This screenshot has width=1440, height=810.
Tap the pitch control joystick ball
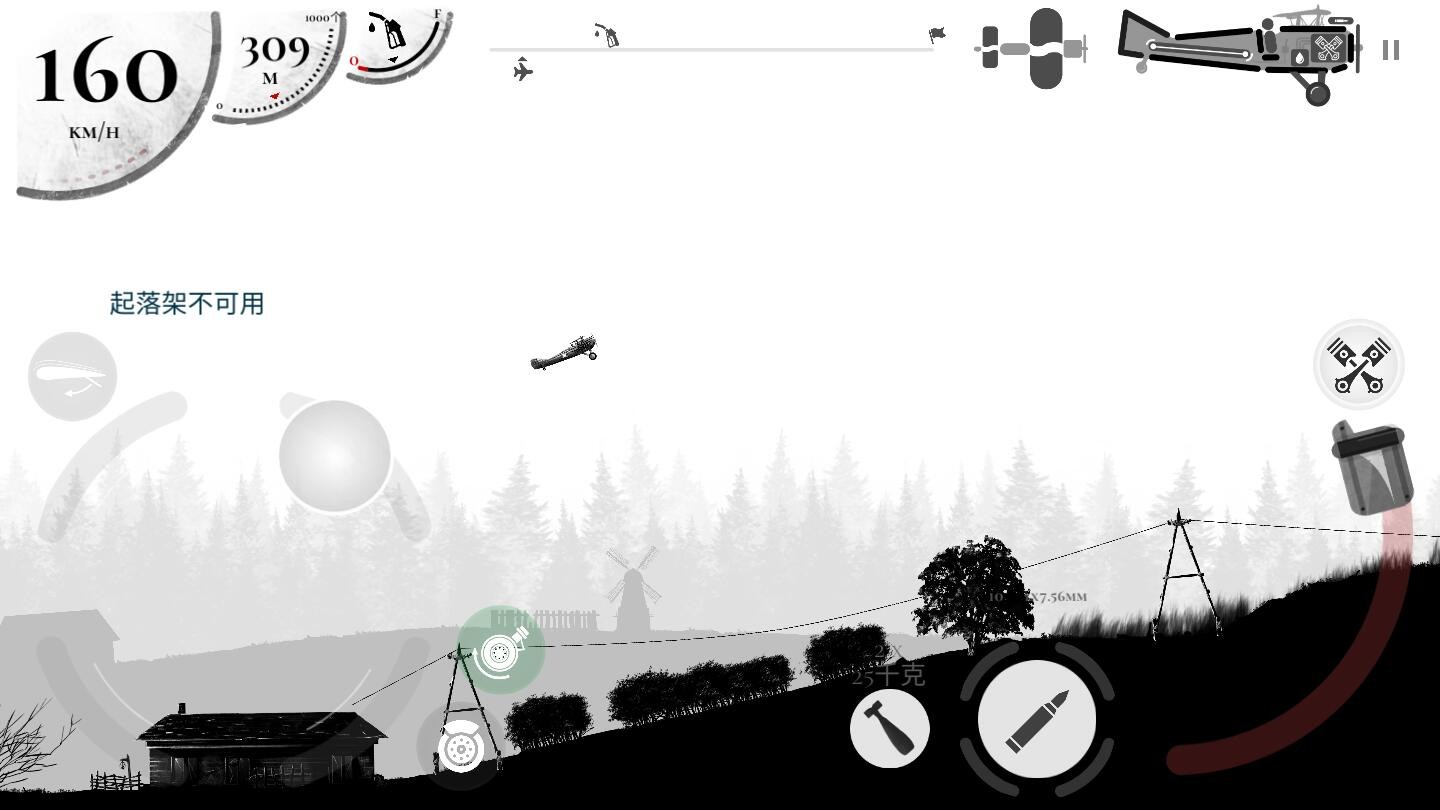(334, 455)
